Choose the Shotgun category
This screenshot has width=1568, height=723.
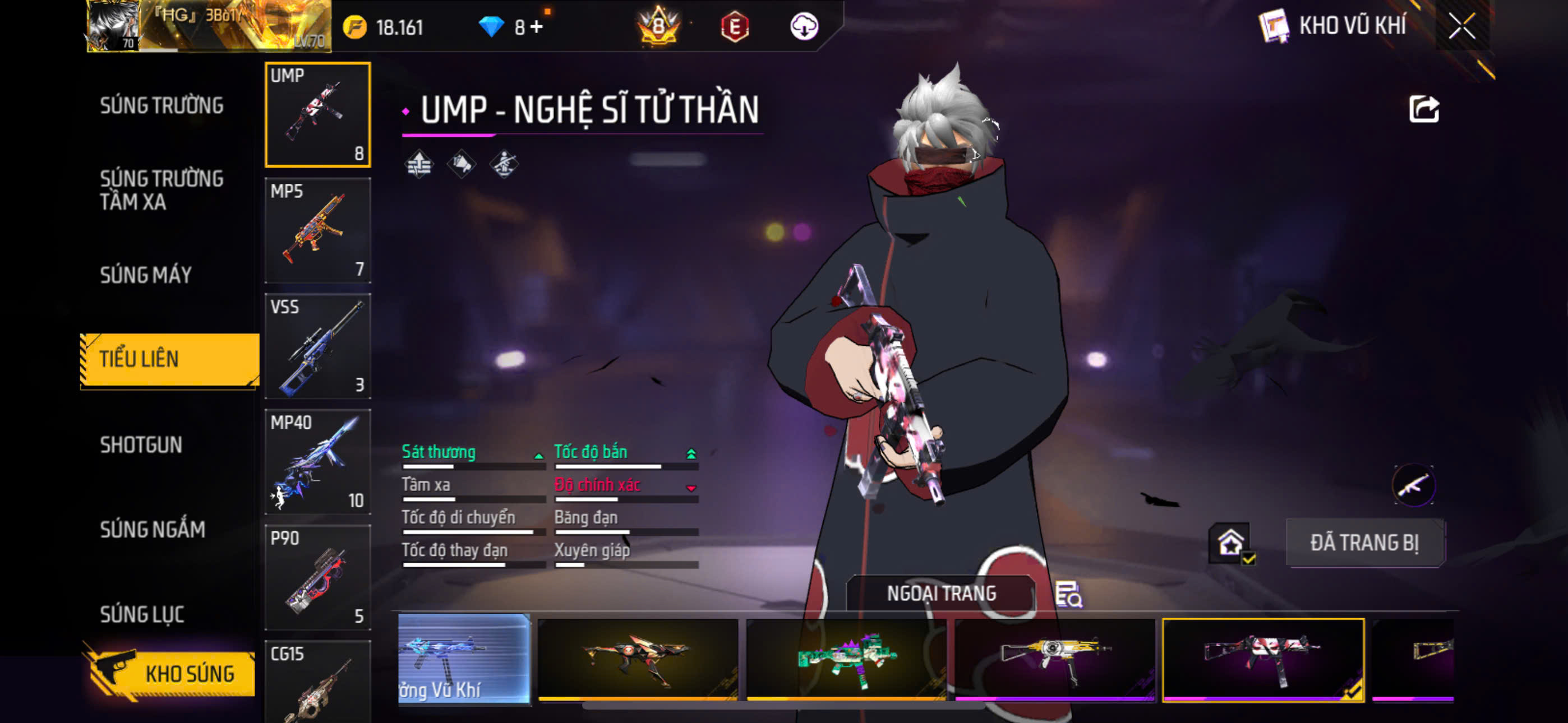141,445
